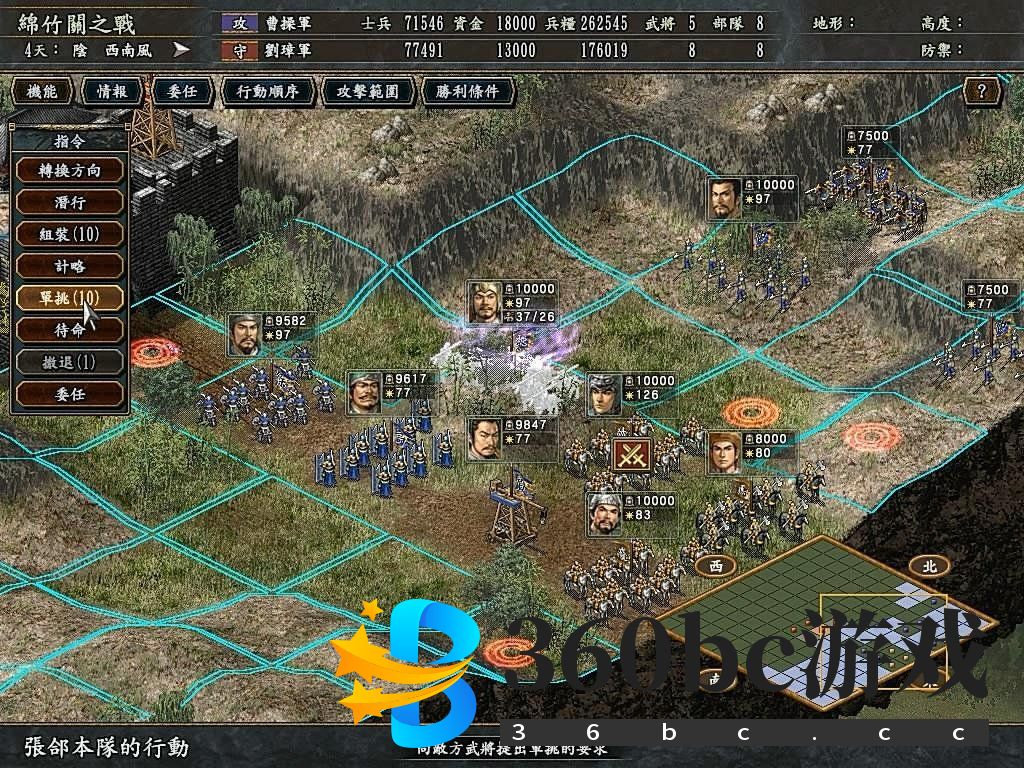This screenshot has width=1024, height=768.
Task: Choose the 組裝(10) assemble command
Action: coord(70,234)
